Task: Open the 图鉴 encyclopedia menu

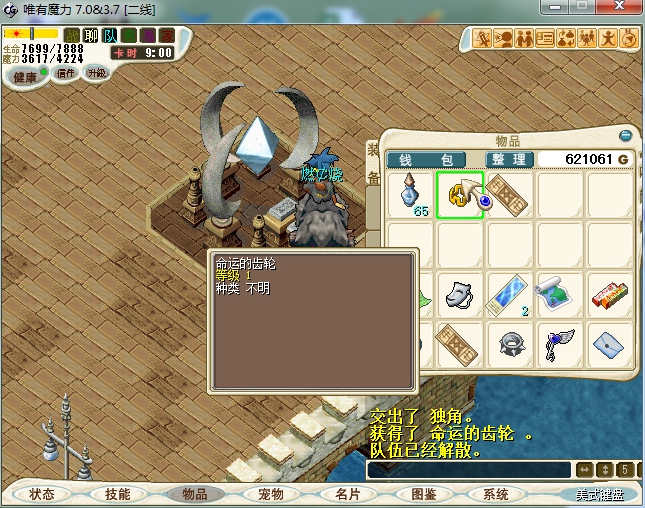Action: pos(423,494)
